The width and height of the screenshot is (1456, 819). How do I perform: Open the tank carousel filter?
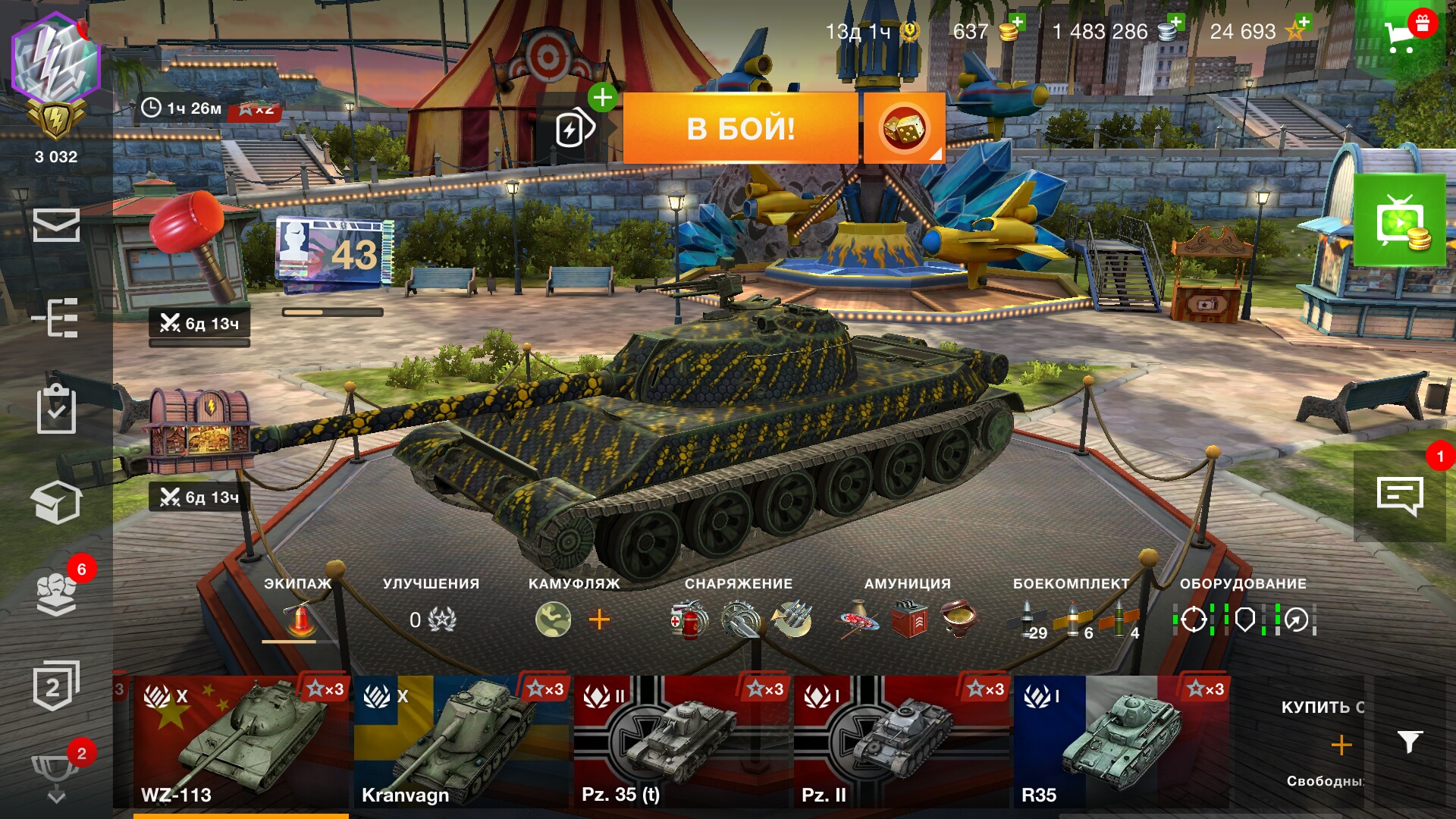[x=1409, y=742]
